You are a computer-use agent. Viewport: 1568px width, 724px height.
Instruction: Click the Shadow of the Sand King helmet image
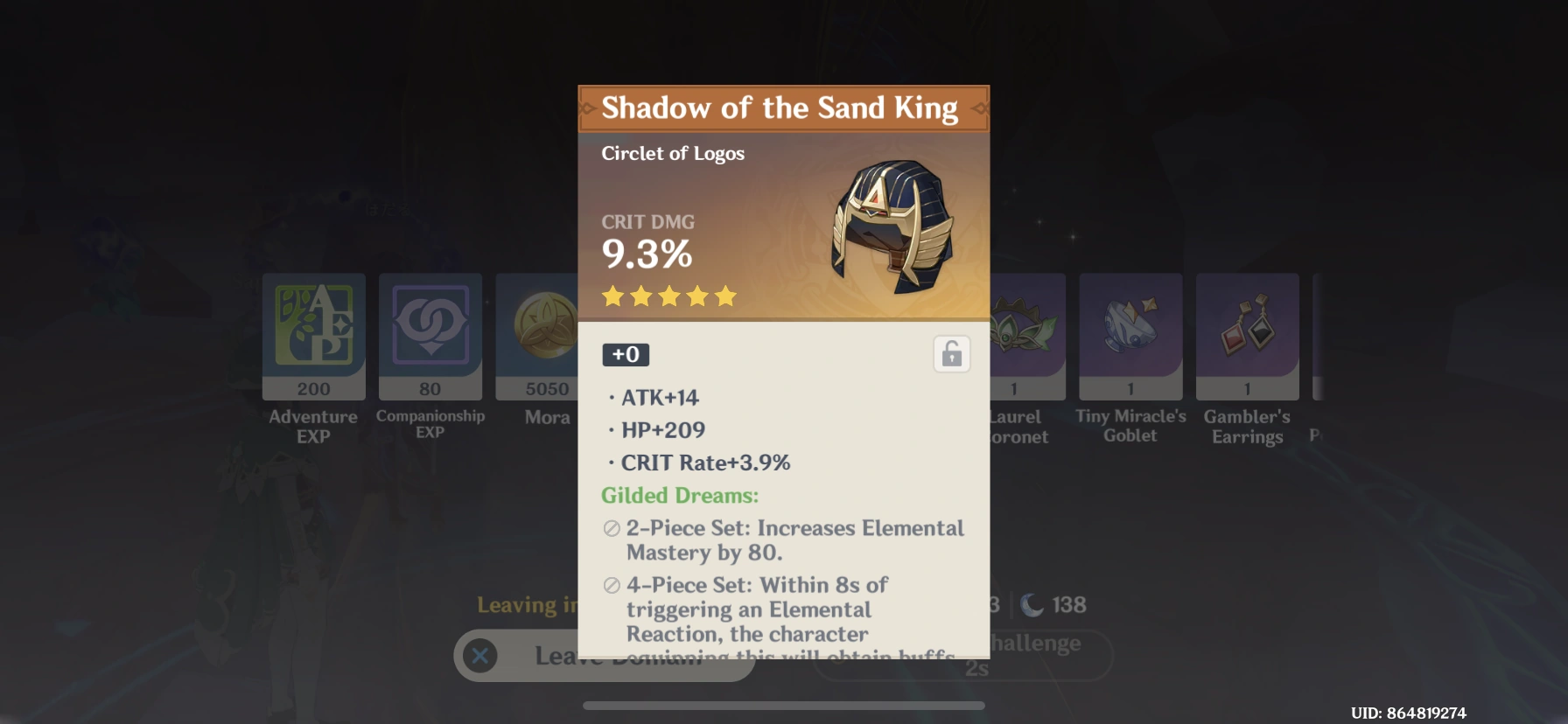(891, 229)
